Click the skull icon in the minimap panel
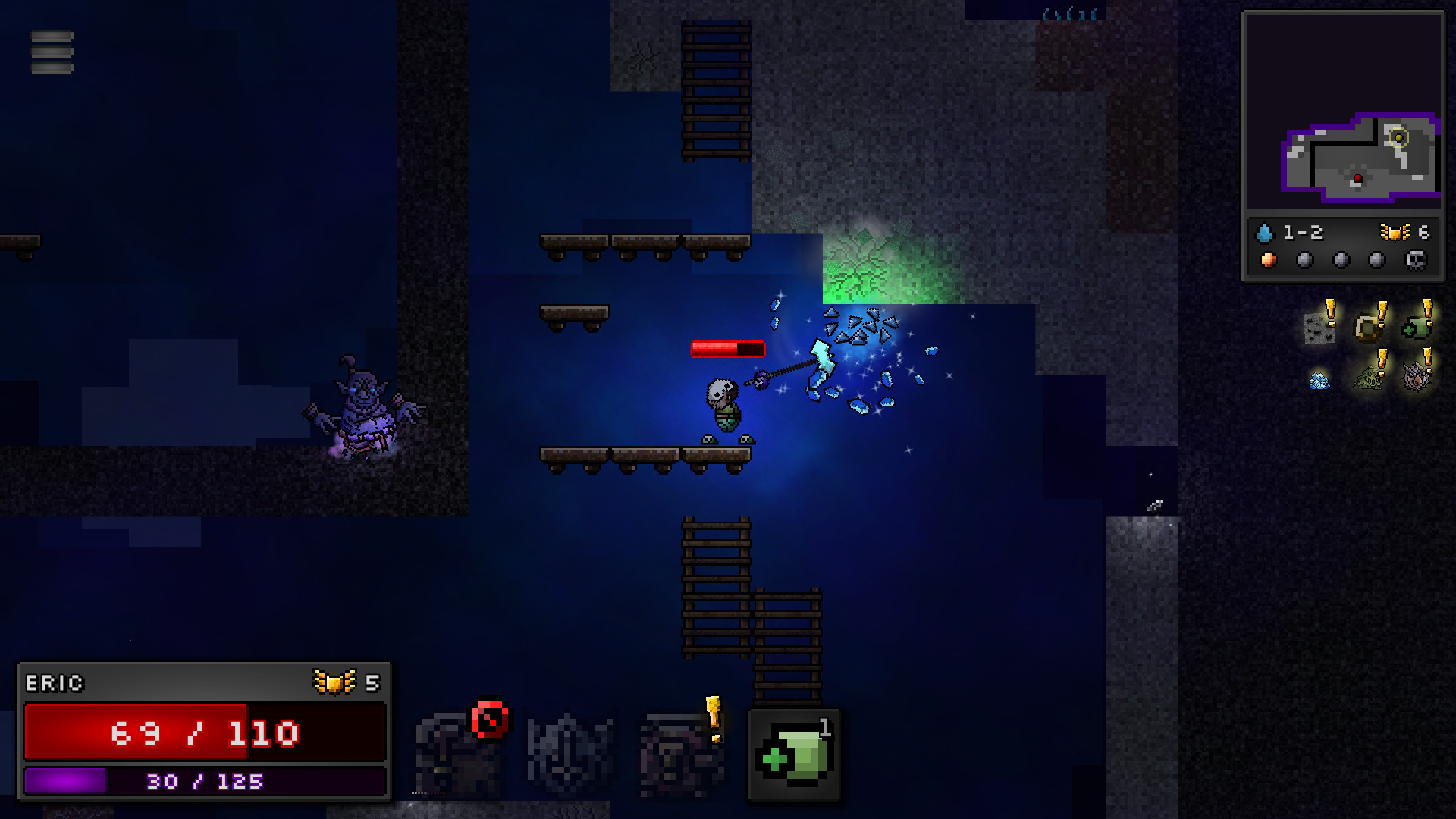Viewport: 1456px width, 819px height. tap(1415, 261)
